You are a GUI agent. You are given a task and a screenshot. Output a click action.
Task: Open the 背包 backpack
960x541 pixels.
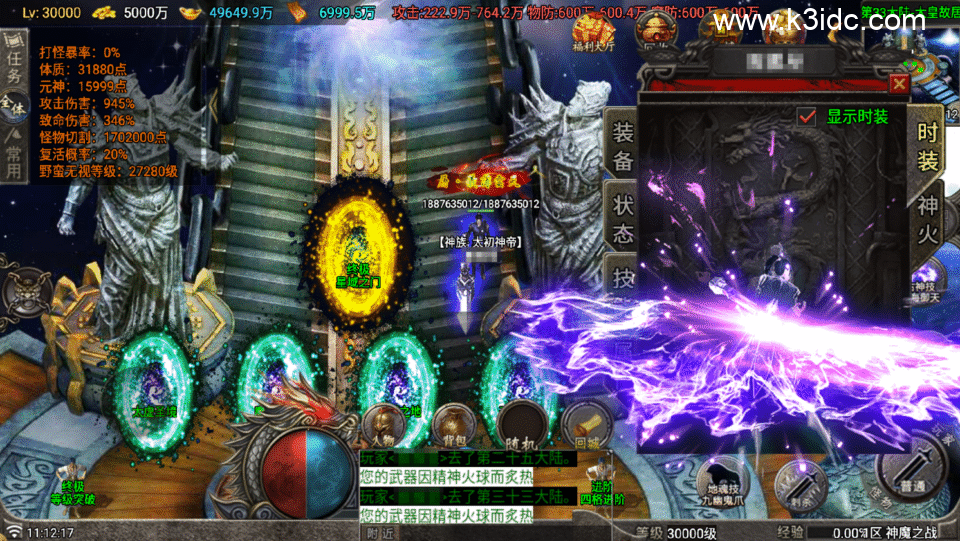point(454,425)
